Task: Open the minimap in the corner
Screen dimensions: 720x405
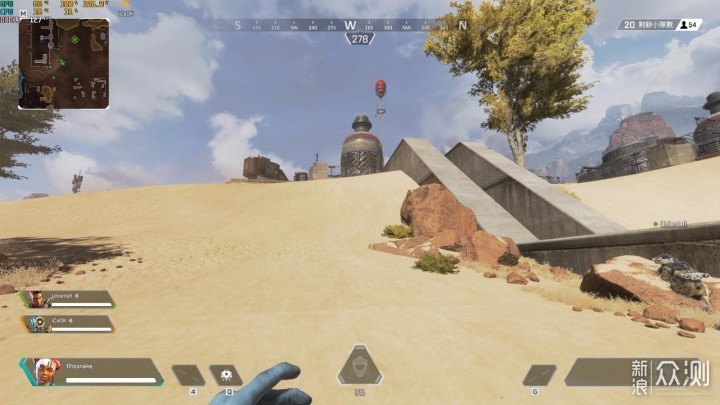Action: [64, 63]
